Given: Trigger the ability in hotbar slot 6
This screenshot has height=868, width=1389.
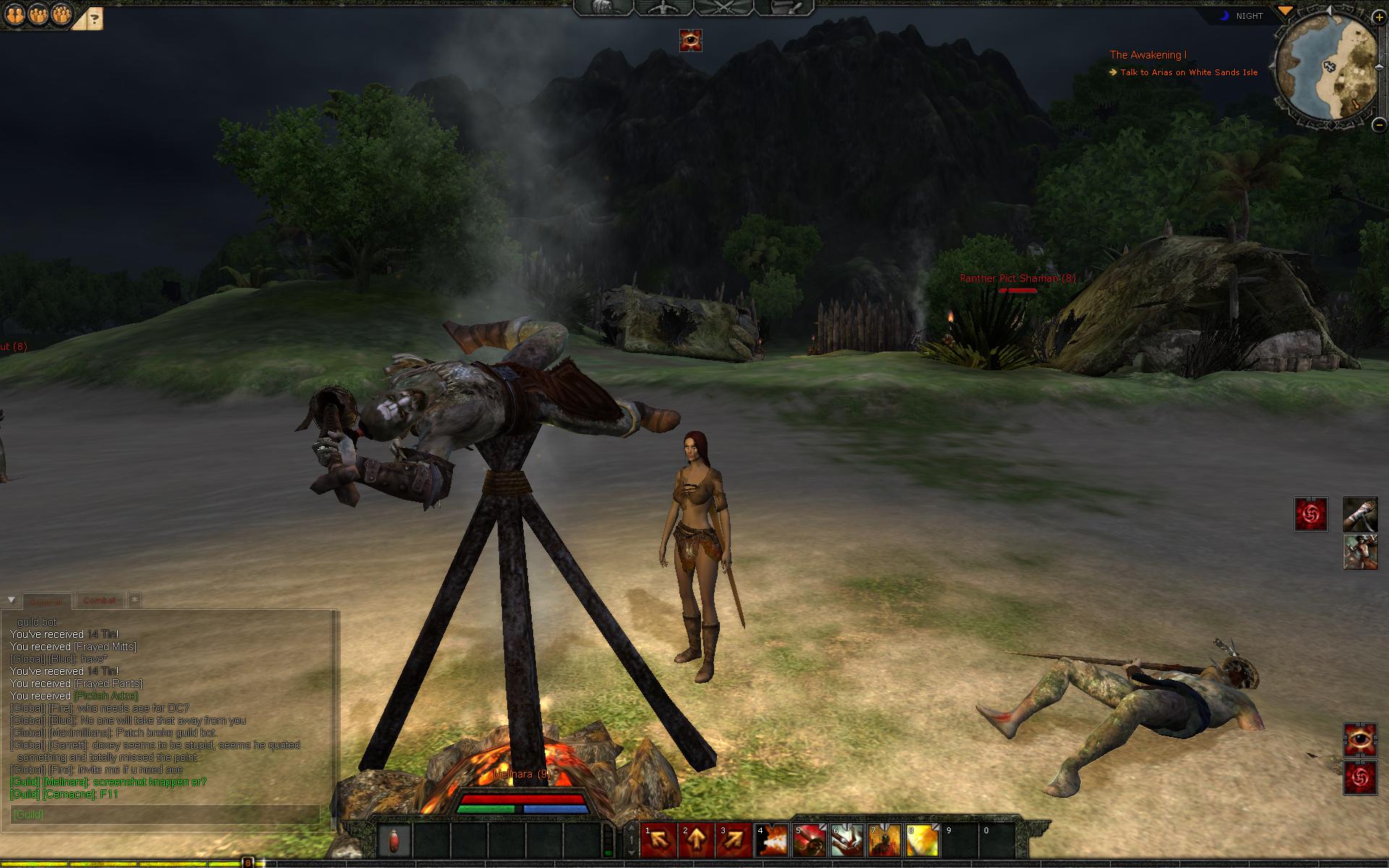Looking at the screenshot, I should point(846,841).
